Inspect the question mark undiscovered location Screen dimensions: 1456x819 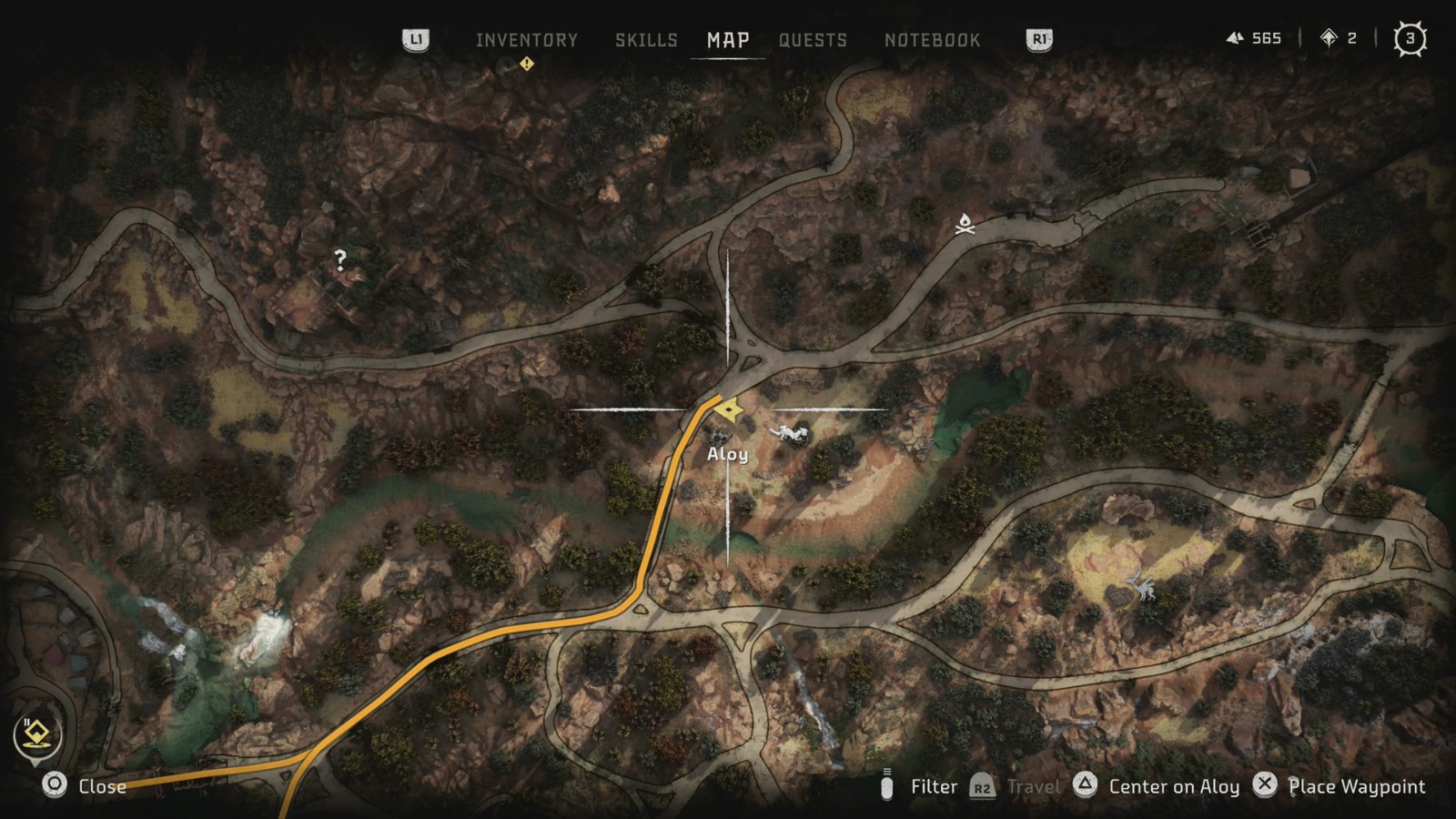click(x=340, y=260)
